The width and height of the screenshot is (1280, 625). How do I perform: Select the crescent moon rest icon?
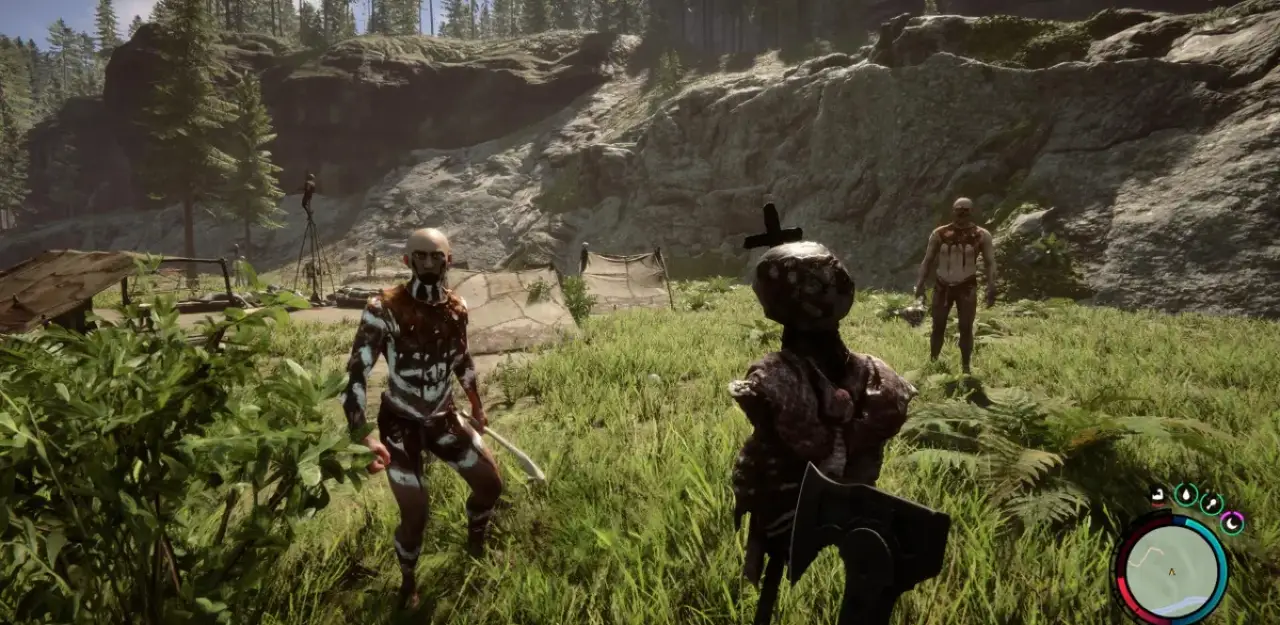1232,521
